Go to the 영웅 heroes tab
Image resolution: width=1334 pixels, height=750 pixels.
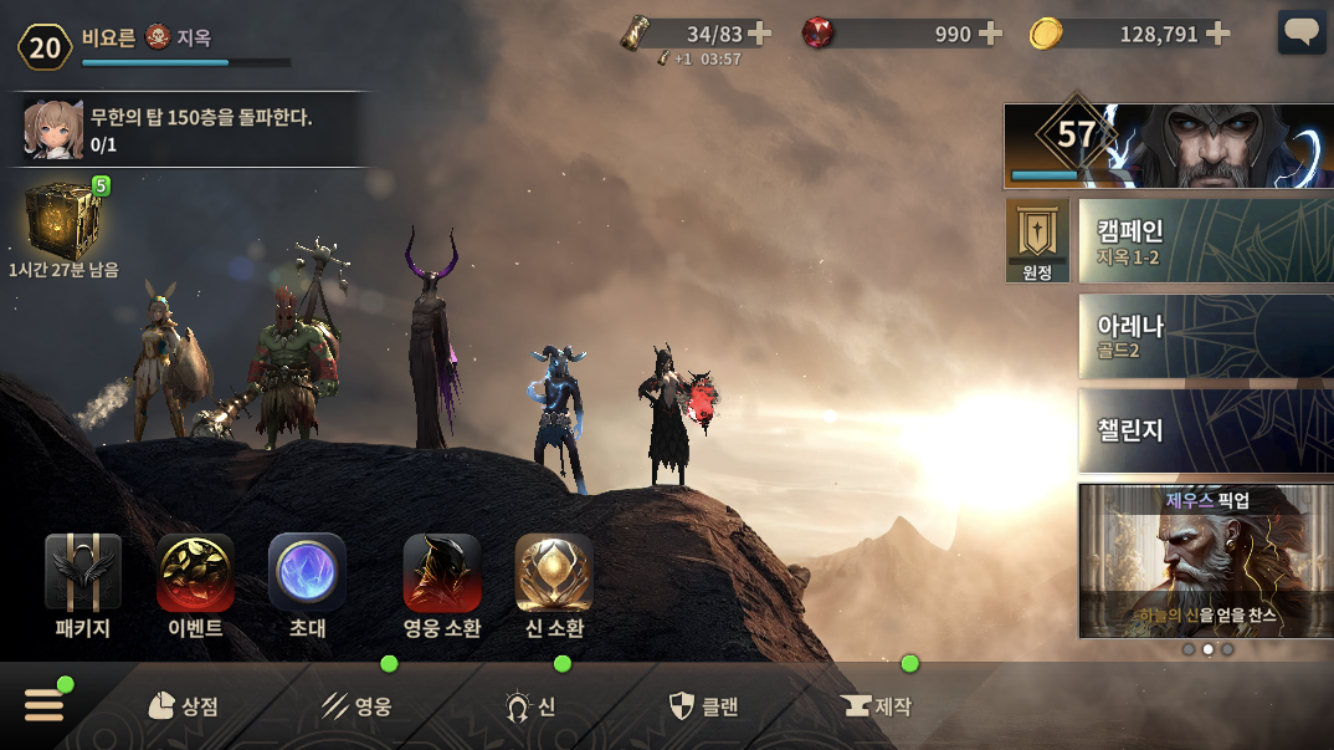point(357,707)
